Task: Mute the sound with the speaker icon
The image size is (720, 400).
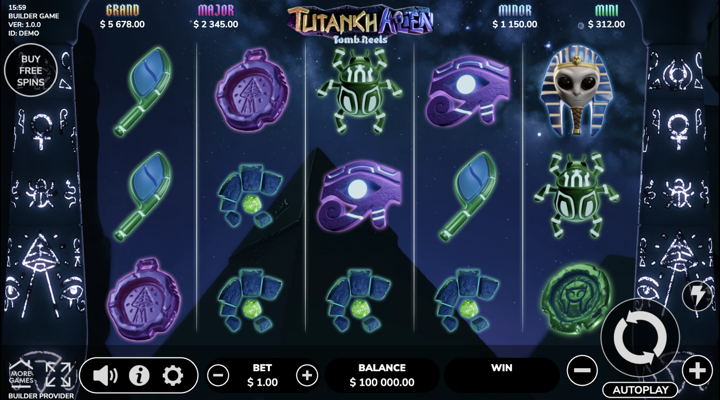Action: coord(105,376)
